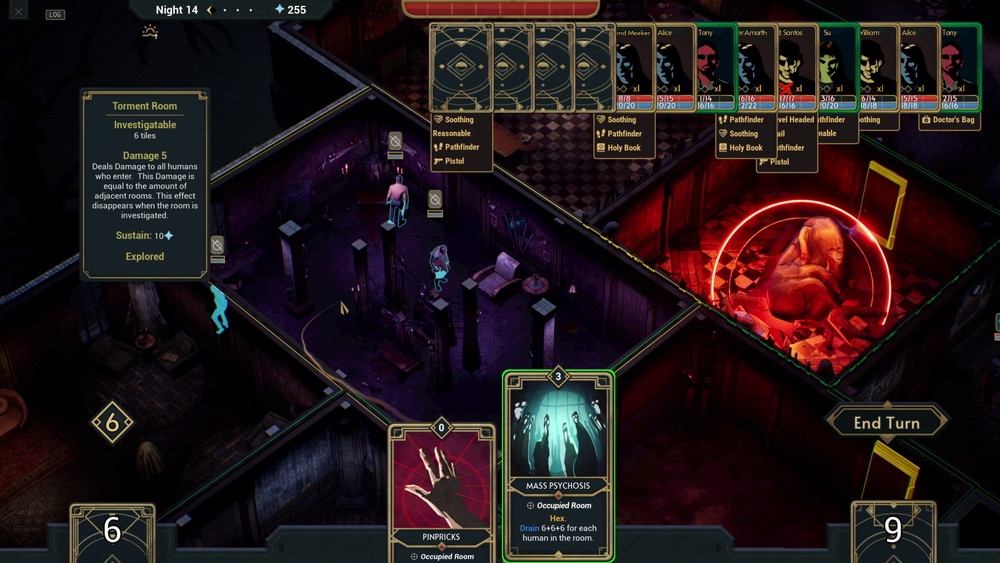1000x563 pixels.
Task: Open the card pile showing 9
Action: click(893, 531)
